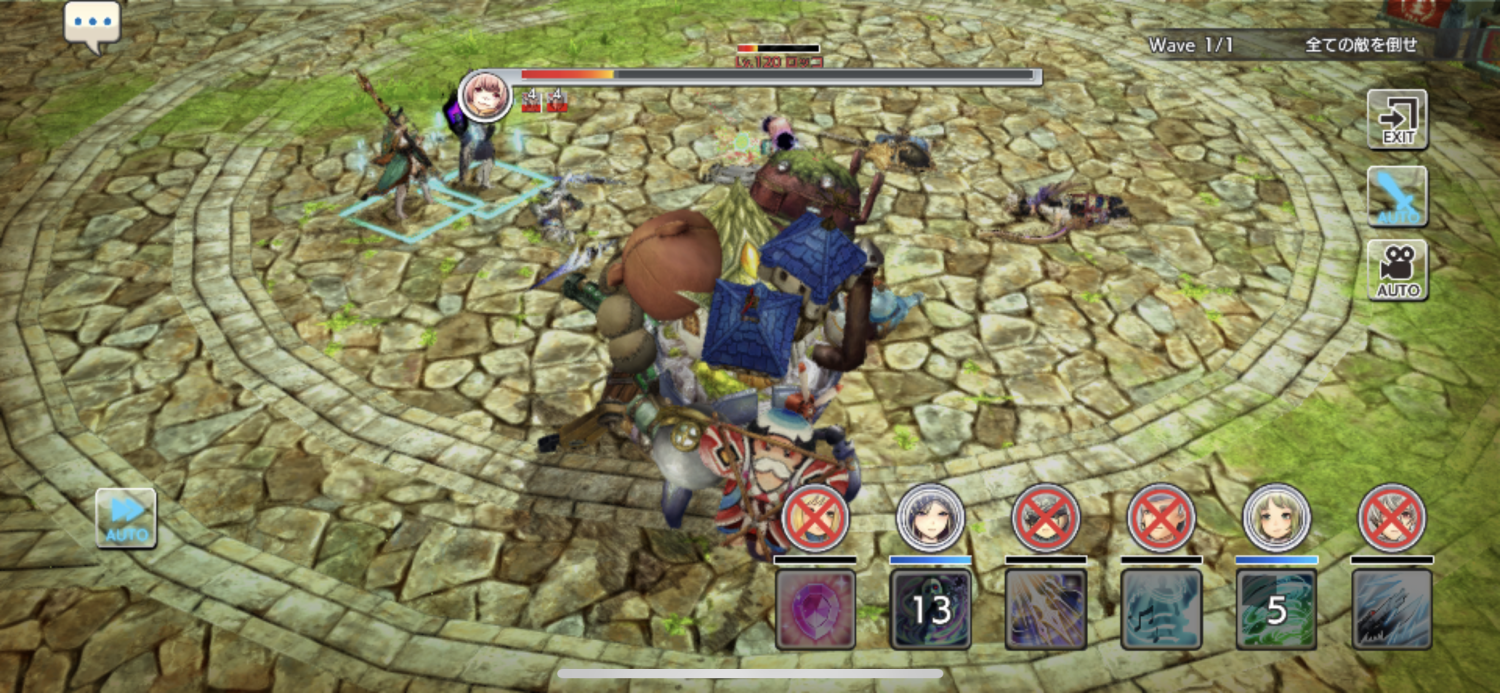Viewport: 1500px width, 693px height.
Task: Select the dark skull skill showing 13
Action: 931,609
